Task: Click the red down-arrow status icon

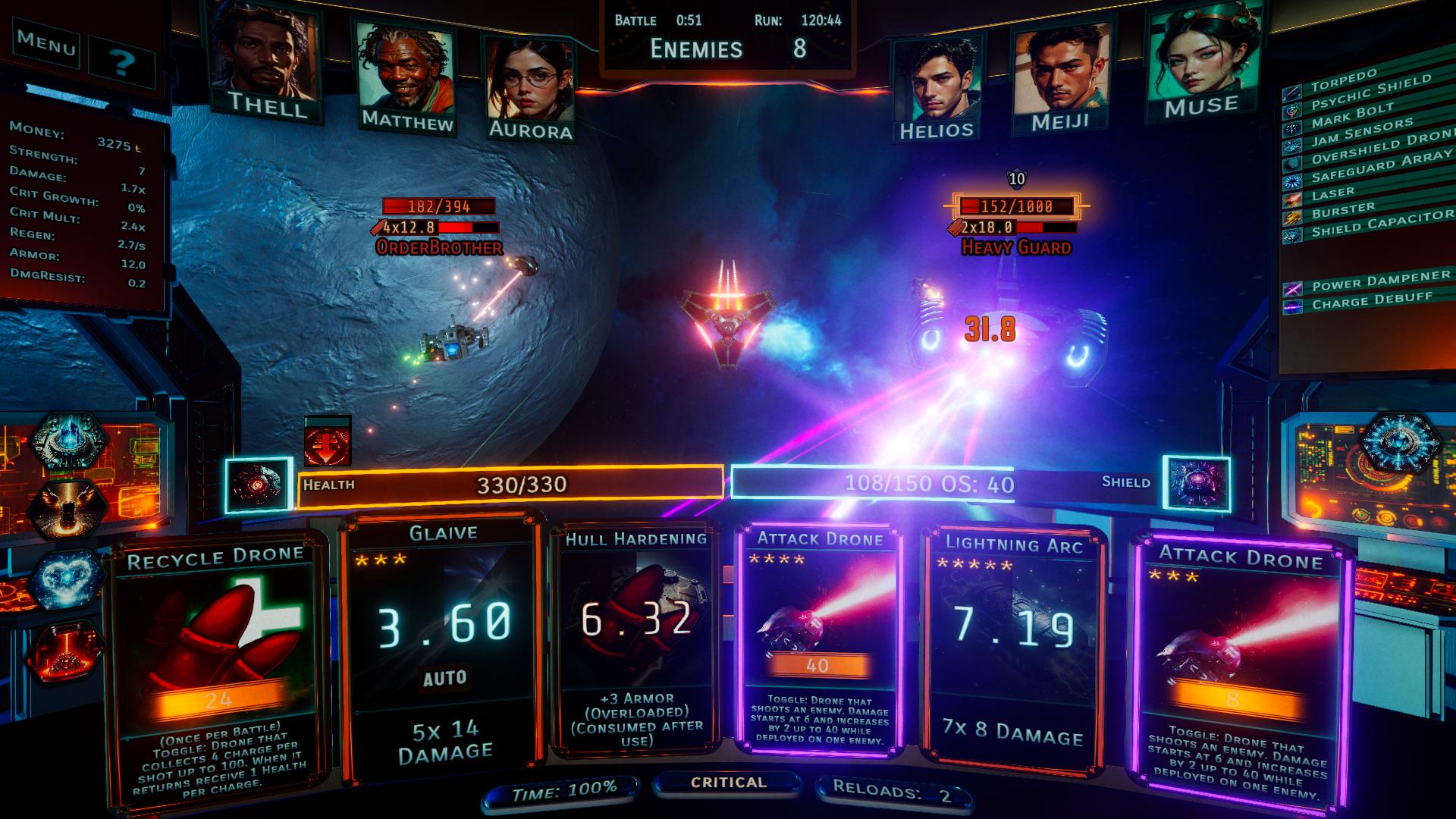Action: (x=328, y=441)
